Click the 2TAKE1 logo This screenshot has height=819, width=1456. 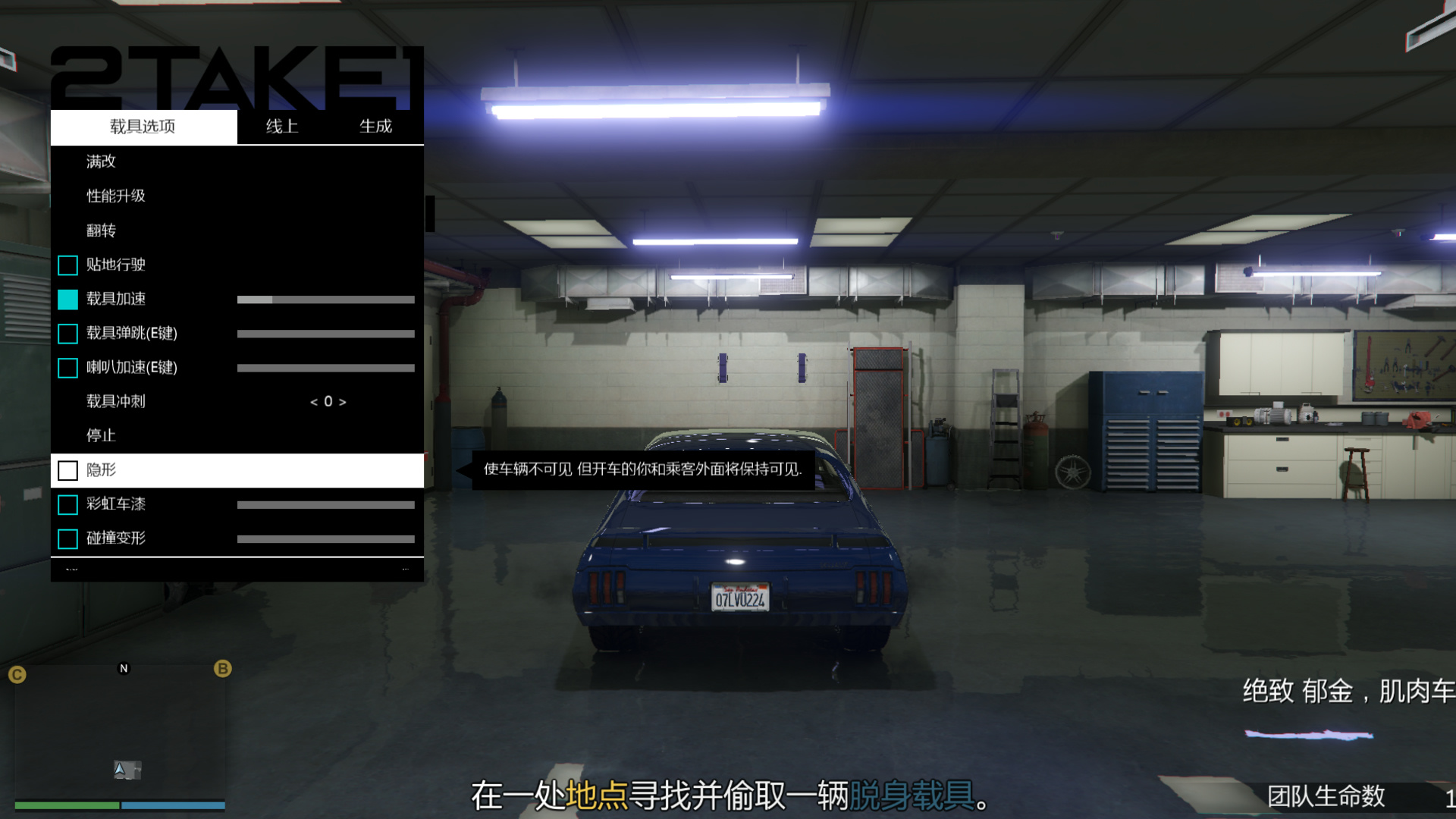[x=235, y=76]
